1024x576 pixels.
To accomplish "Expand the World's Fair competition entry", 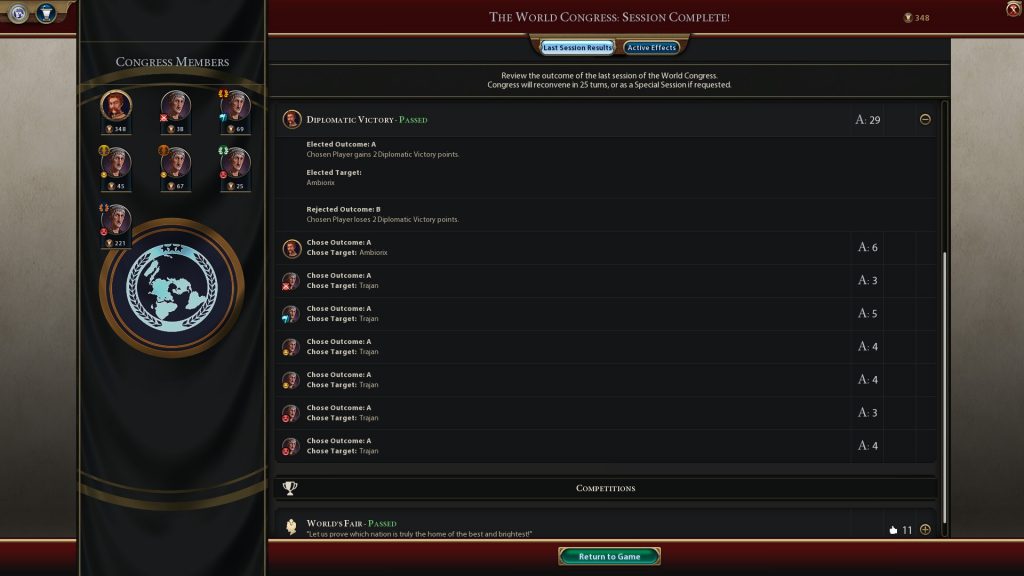I will (x=925, y=529).
